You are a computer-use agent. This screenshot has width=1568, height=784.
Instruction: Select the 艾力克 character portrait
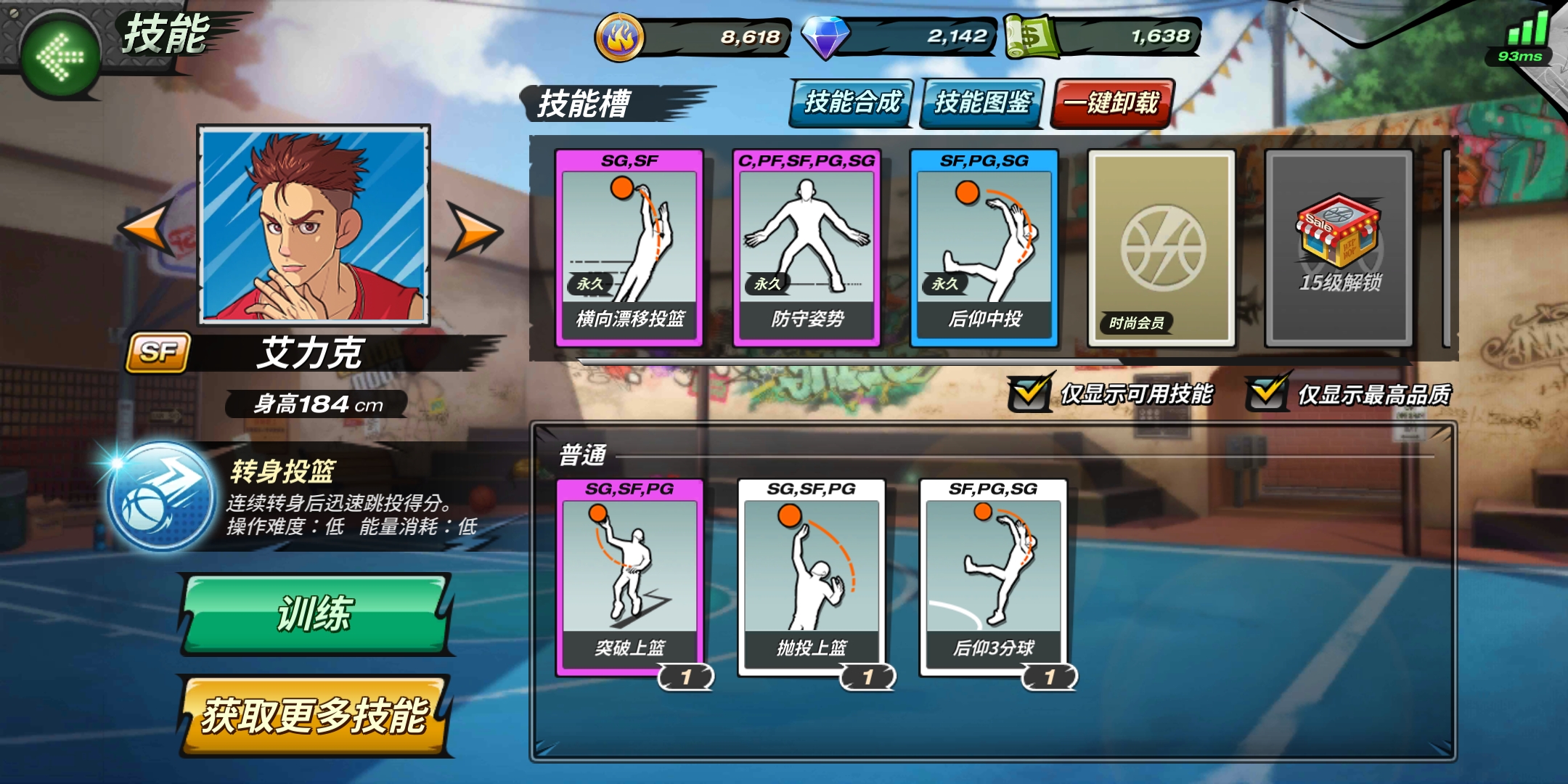pos(314,224)
